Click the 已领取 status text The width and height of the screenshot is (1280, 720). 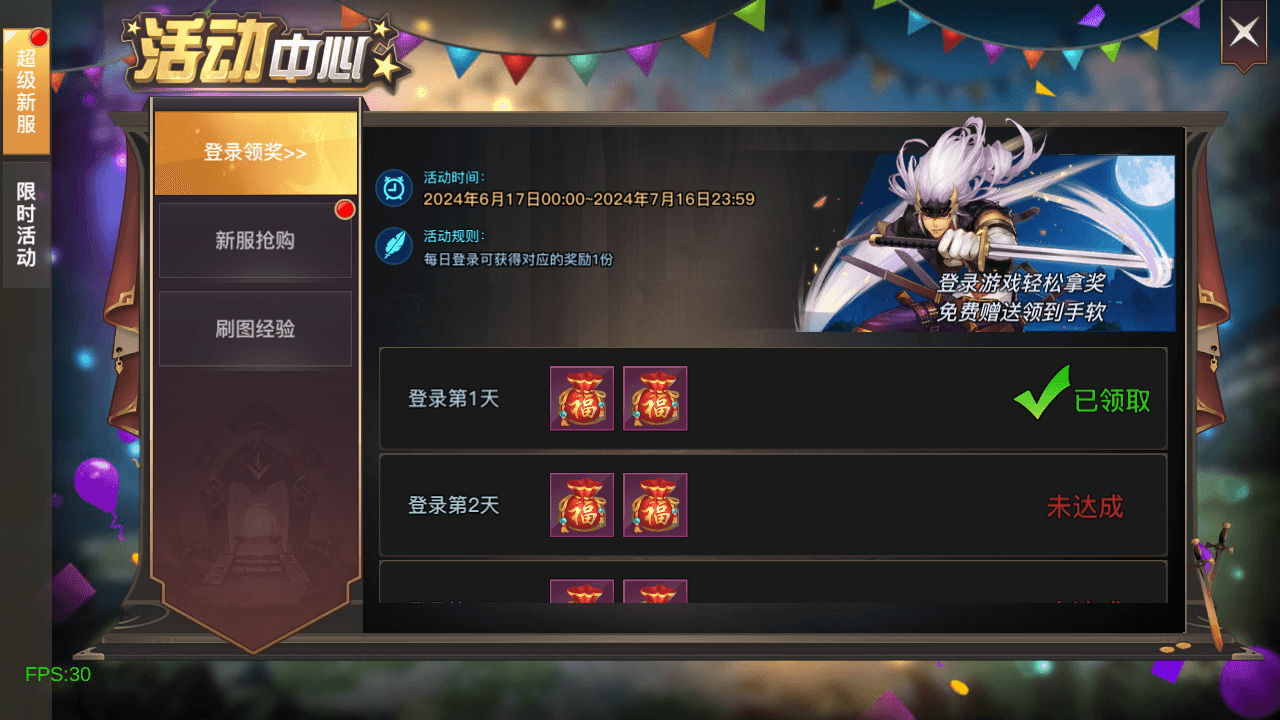tap(1113, 398)
